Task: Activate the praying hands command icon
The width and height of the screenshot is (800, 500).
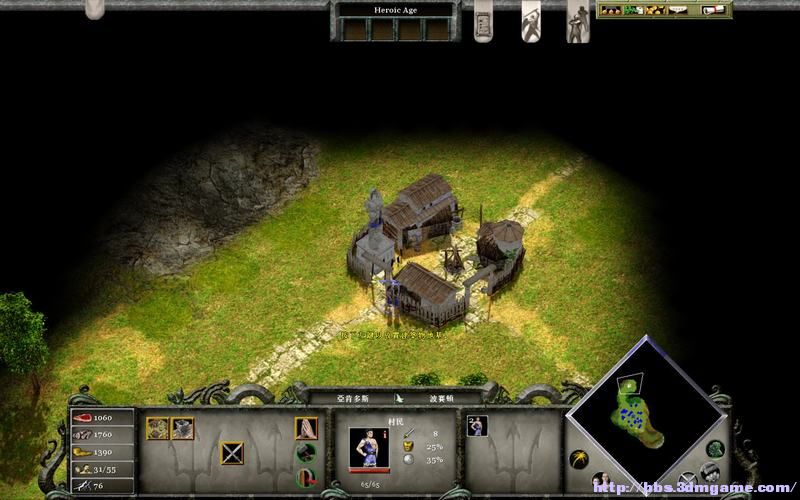Action: [x=306, y=429]
